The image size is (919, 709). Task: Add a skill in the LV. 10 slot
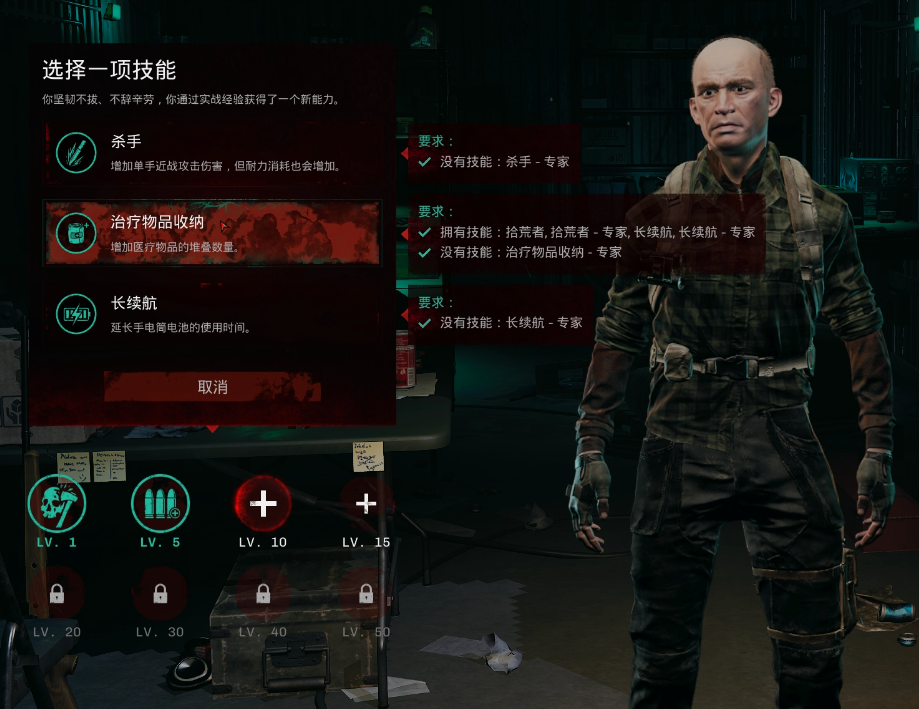(x=263, y=503)
